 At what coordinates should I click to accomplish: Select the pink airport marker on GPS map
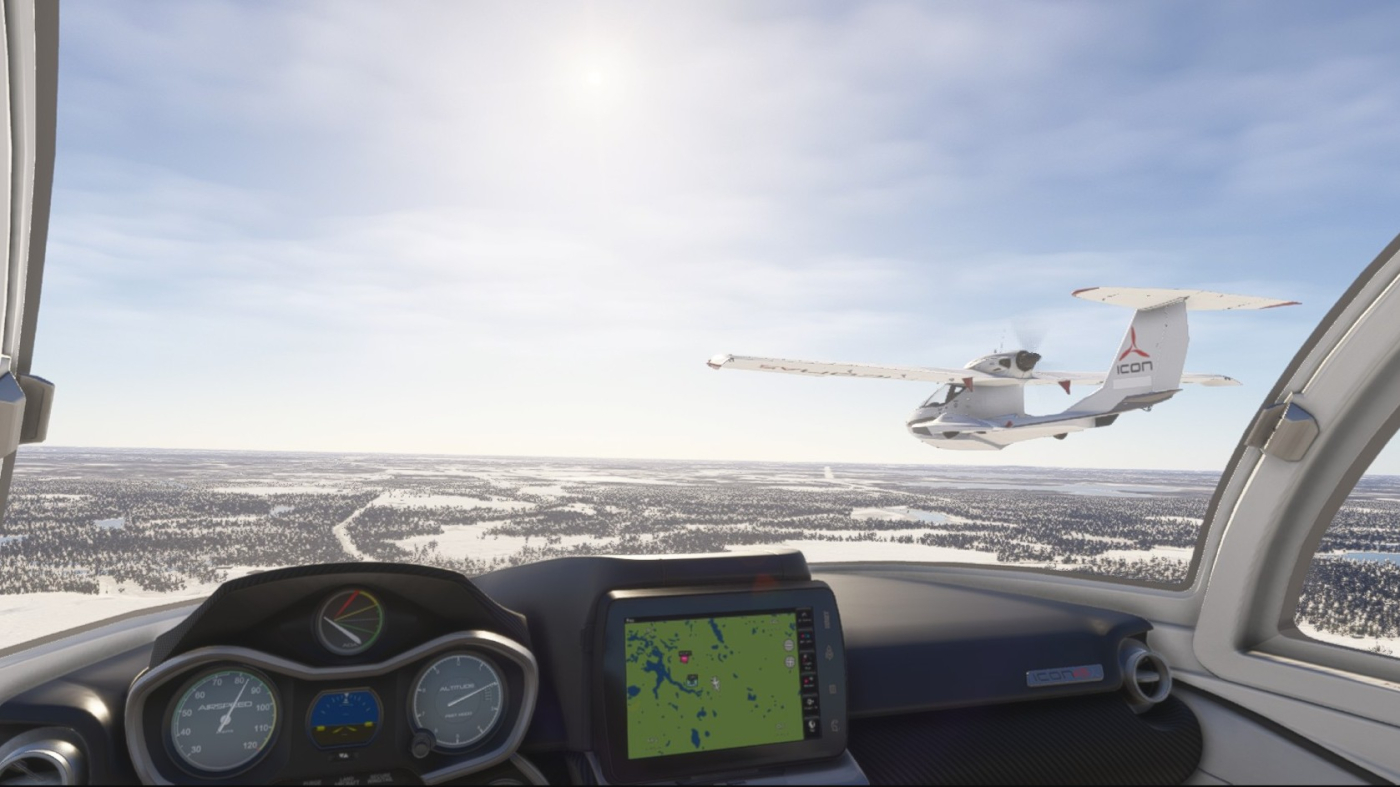(x=685, y=657)
